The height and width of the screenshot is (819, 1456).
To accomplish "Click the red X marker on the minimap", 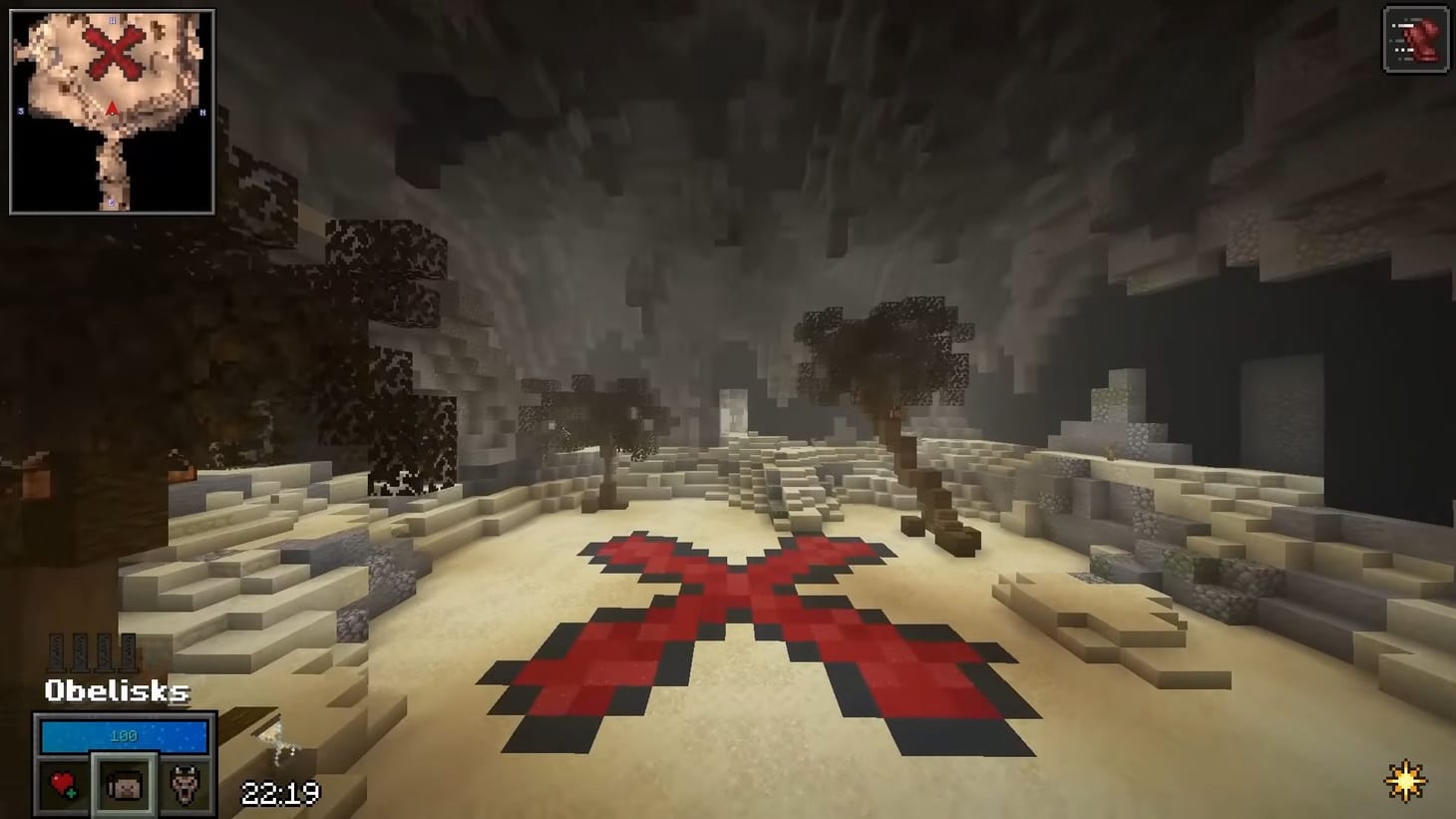I will tap(113, 53).
